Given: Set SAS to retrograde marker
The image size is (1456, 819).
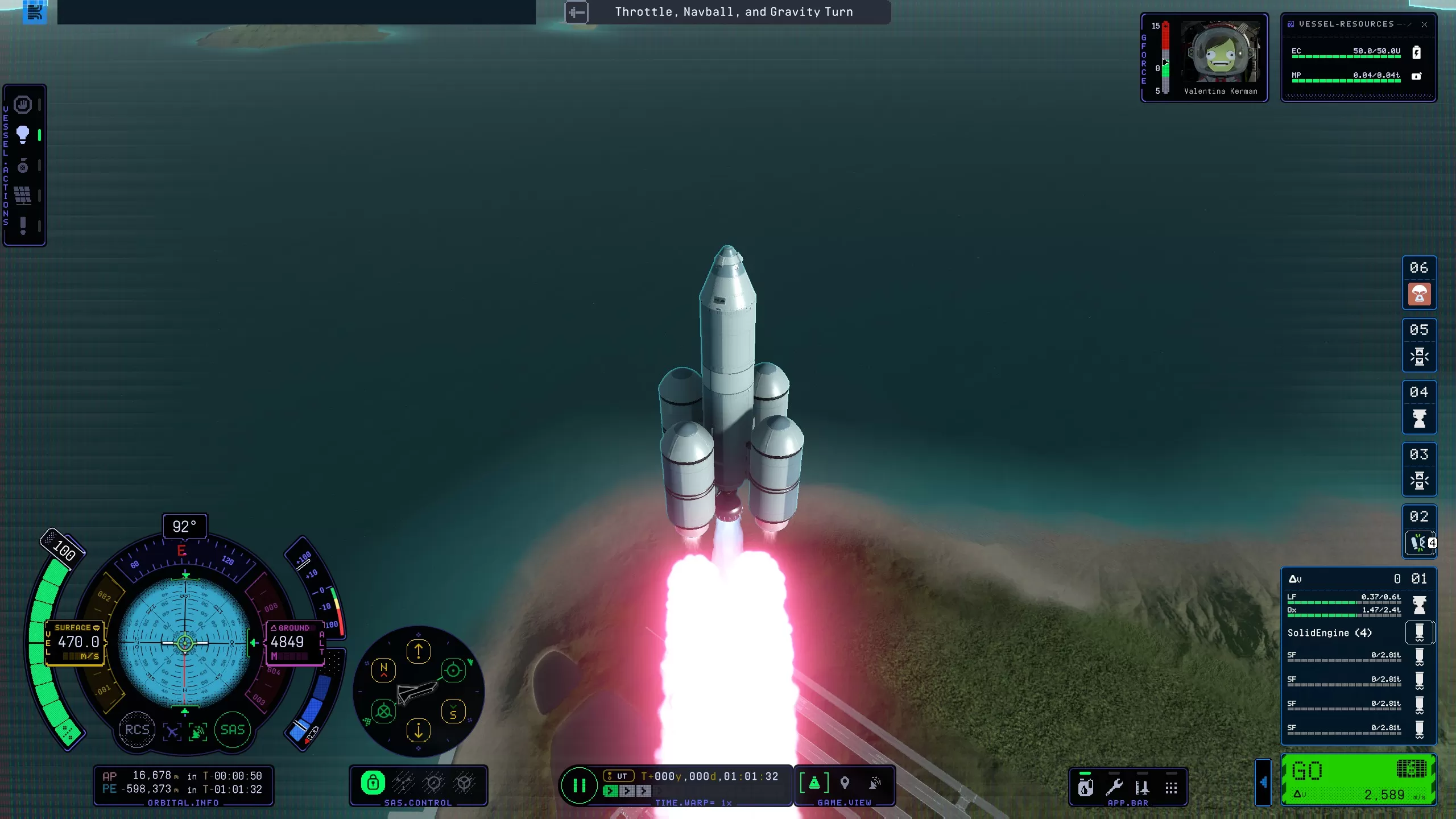Looking at the screenshot, I should 384,712.
